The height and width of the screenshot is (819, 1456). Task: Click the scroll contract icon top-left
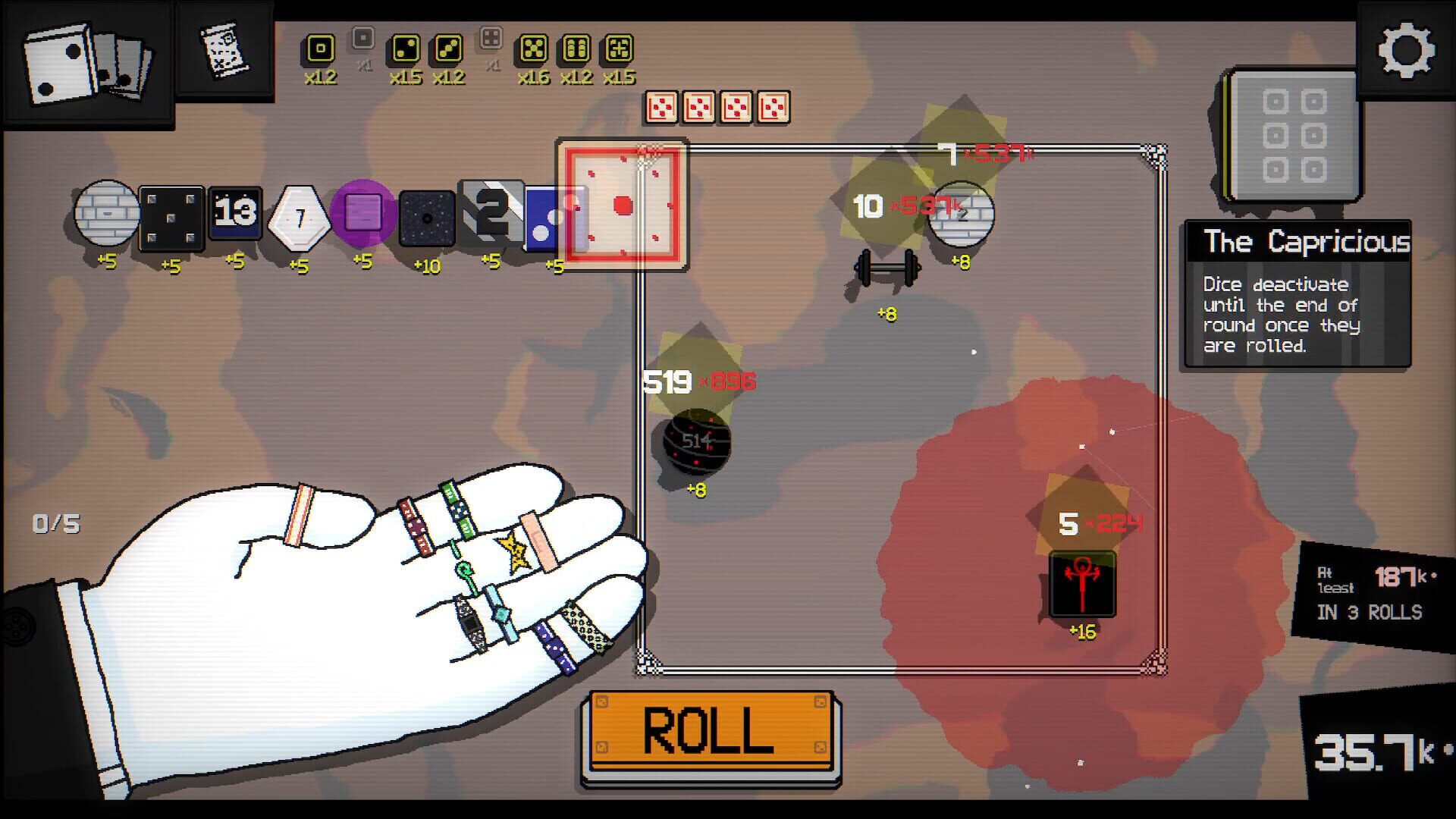pos(224,49)
